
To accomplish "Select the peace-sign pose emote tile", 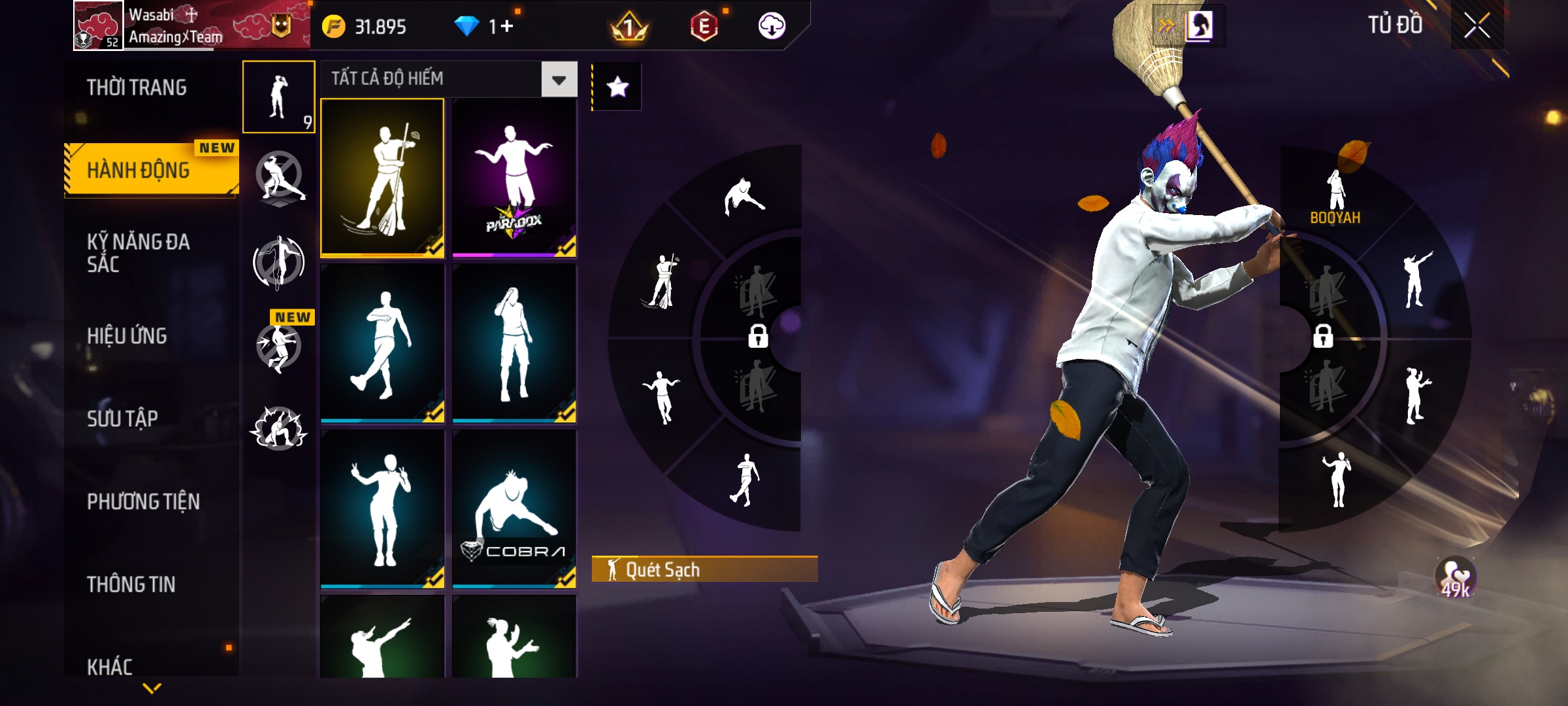I will (382, 509).
